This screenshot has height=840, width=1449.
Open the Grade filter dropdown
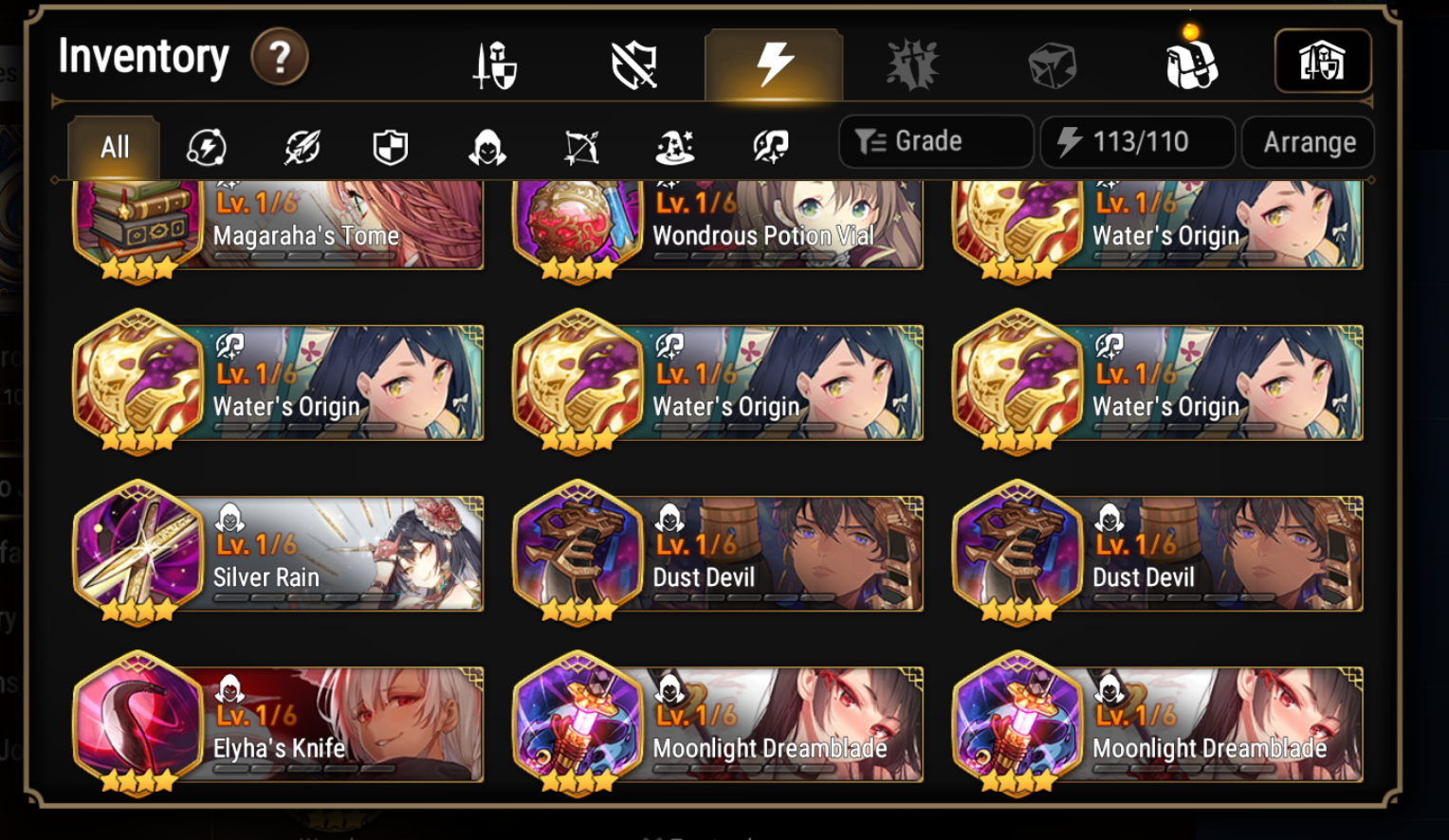tap(935, 140)
